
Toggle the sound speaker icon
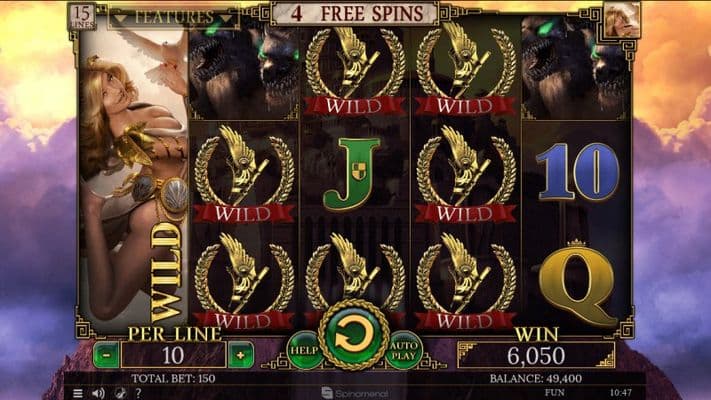[x=98, y=393]
